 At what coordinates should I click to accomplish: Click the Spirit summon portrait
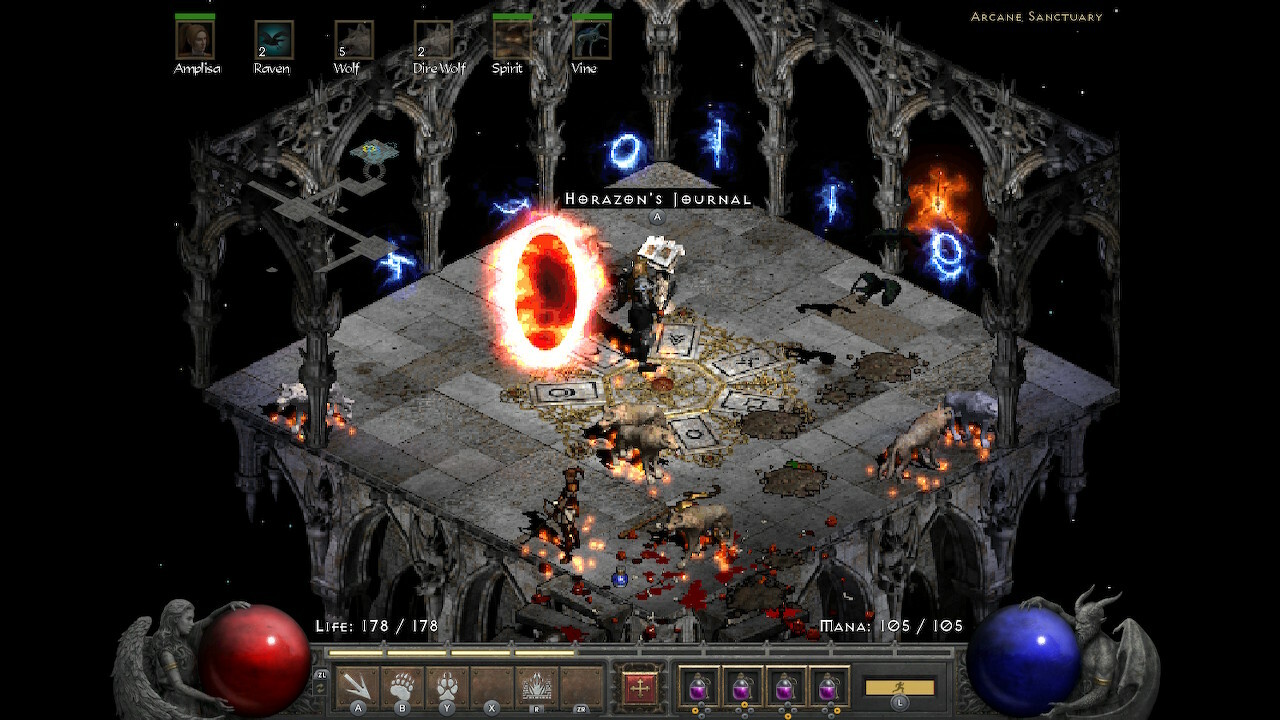(512, 40)
